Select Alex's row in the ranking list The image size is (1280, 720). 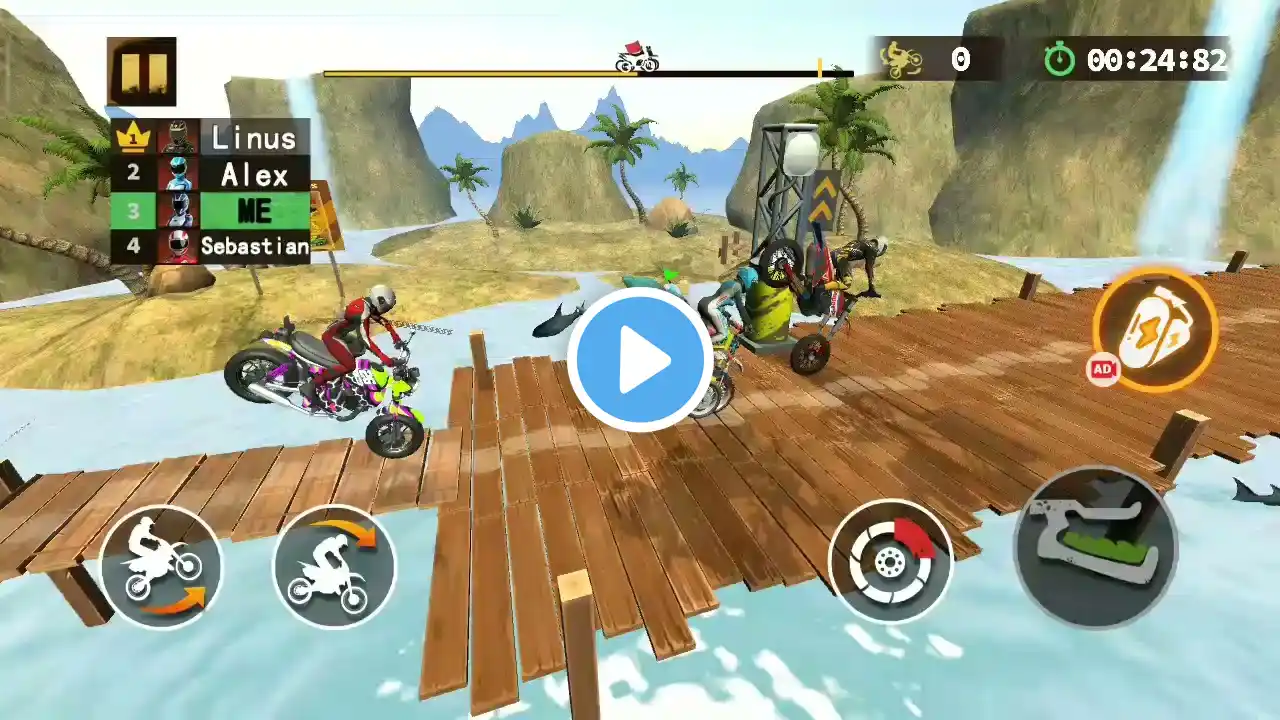[x=211, y=174]
